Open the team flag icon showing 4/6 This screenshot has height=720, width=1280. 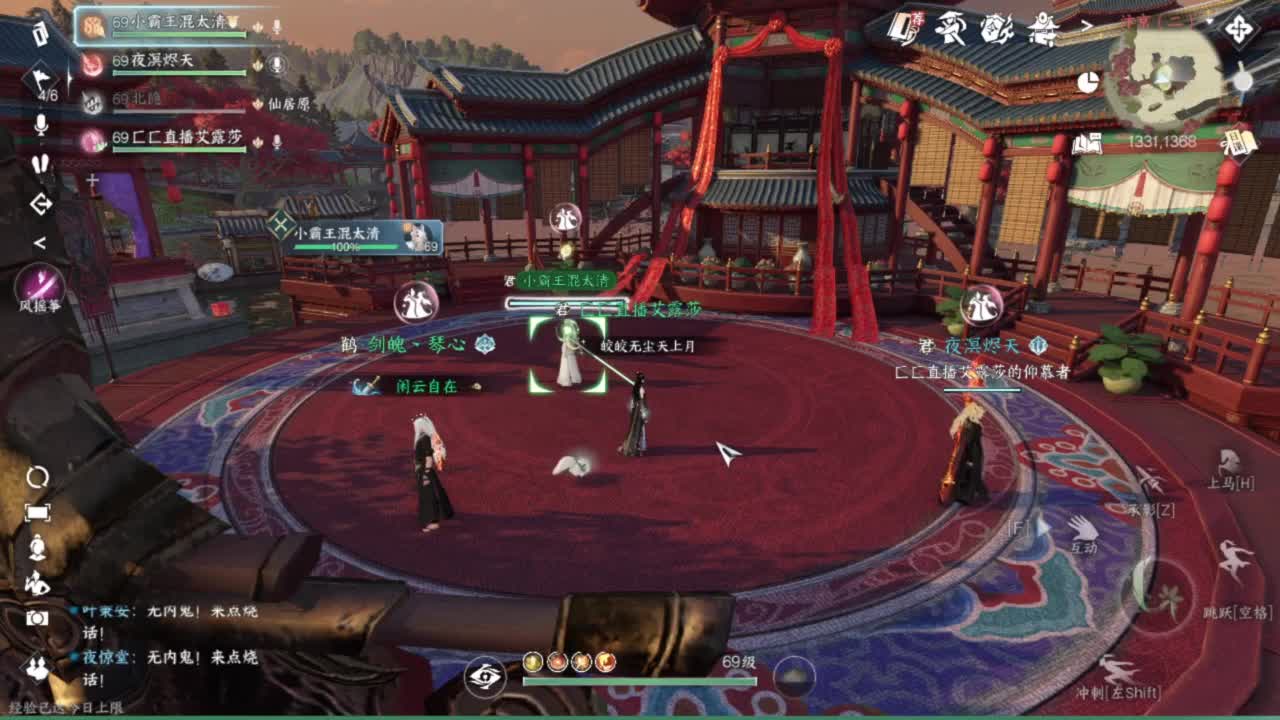(39, 80)
